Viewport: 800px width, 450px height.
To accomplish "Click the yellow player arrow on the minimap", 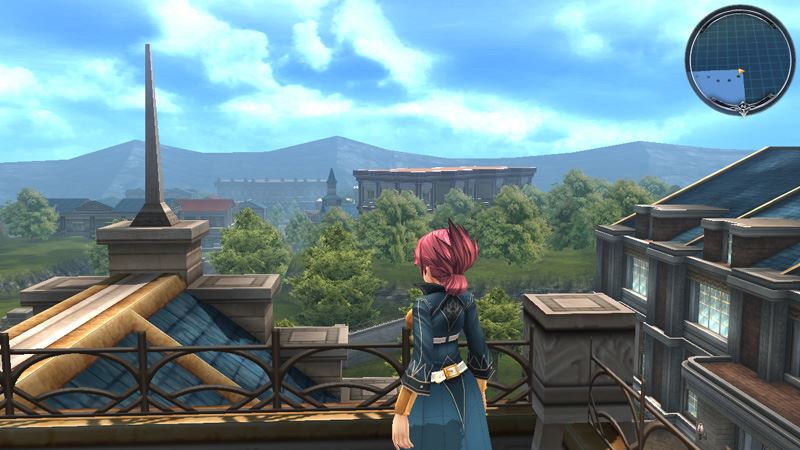I will click(x=740, y=72).
